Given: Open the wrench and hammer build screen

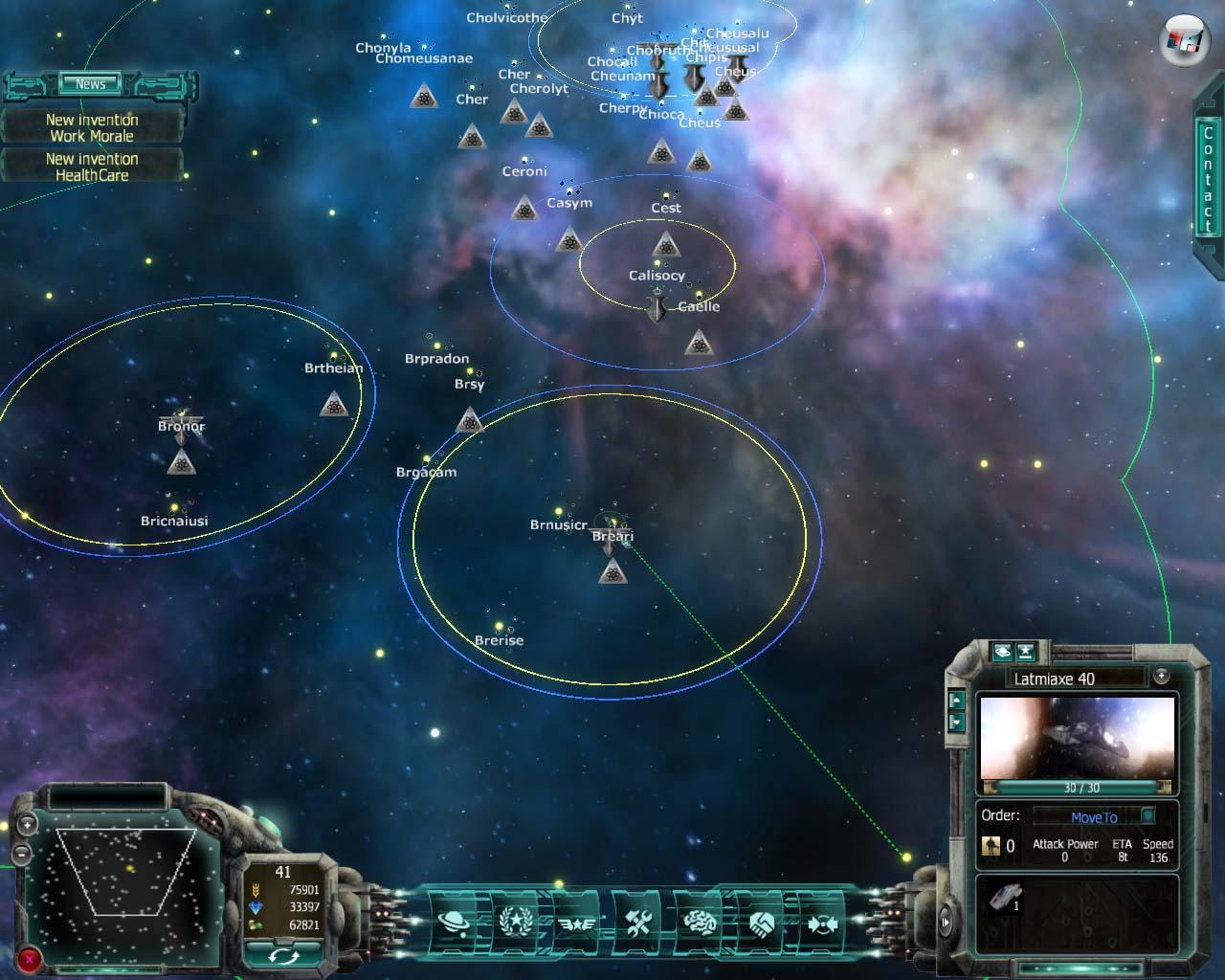Looking at the screenshot, I should click(x=638, y=923).
